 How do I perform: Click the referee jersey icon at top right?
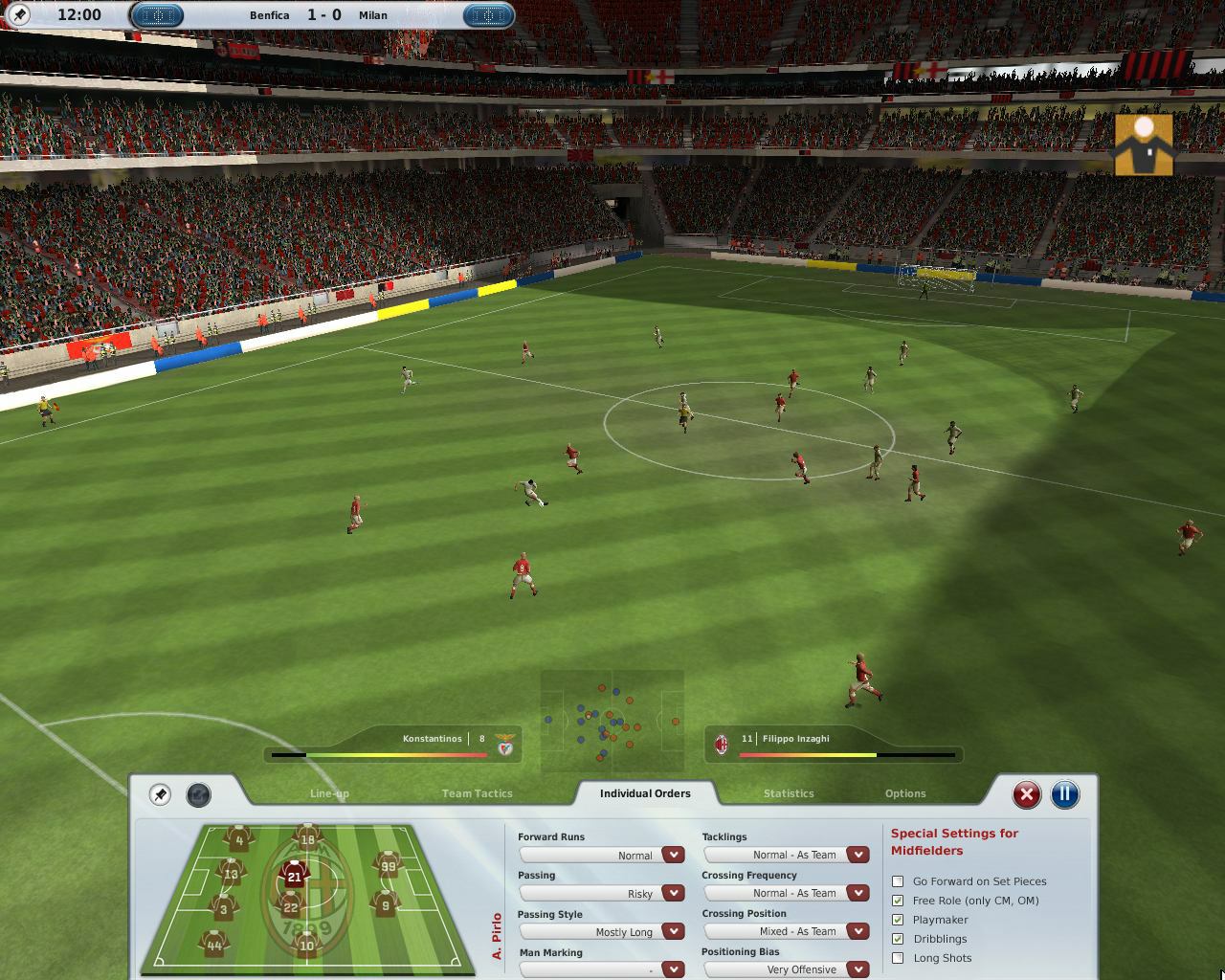[1143, 145]
